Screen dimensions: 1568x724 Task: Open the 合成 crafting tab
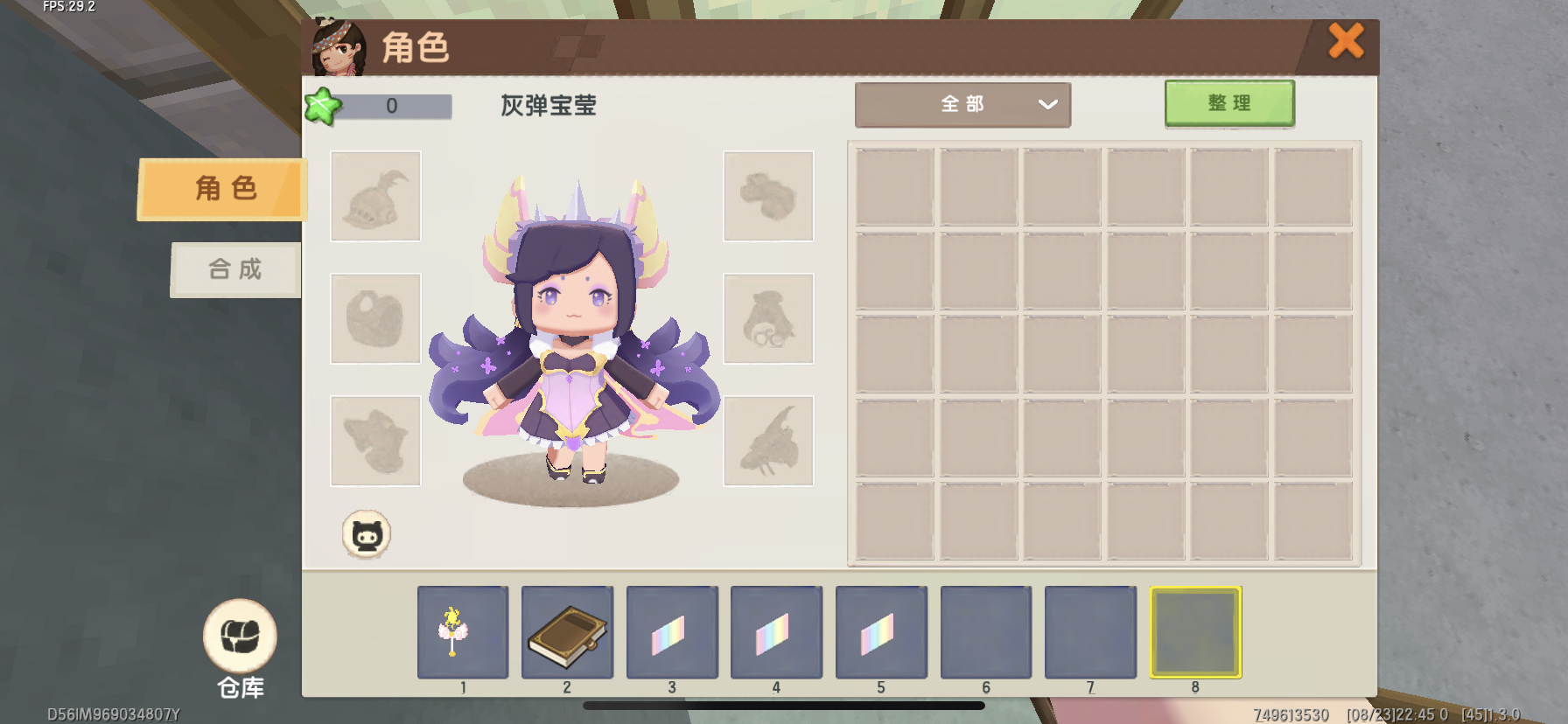pos(235,269)
